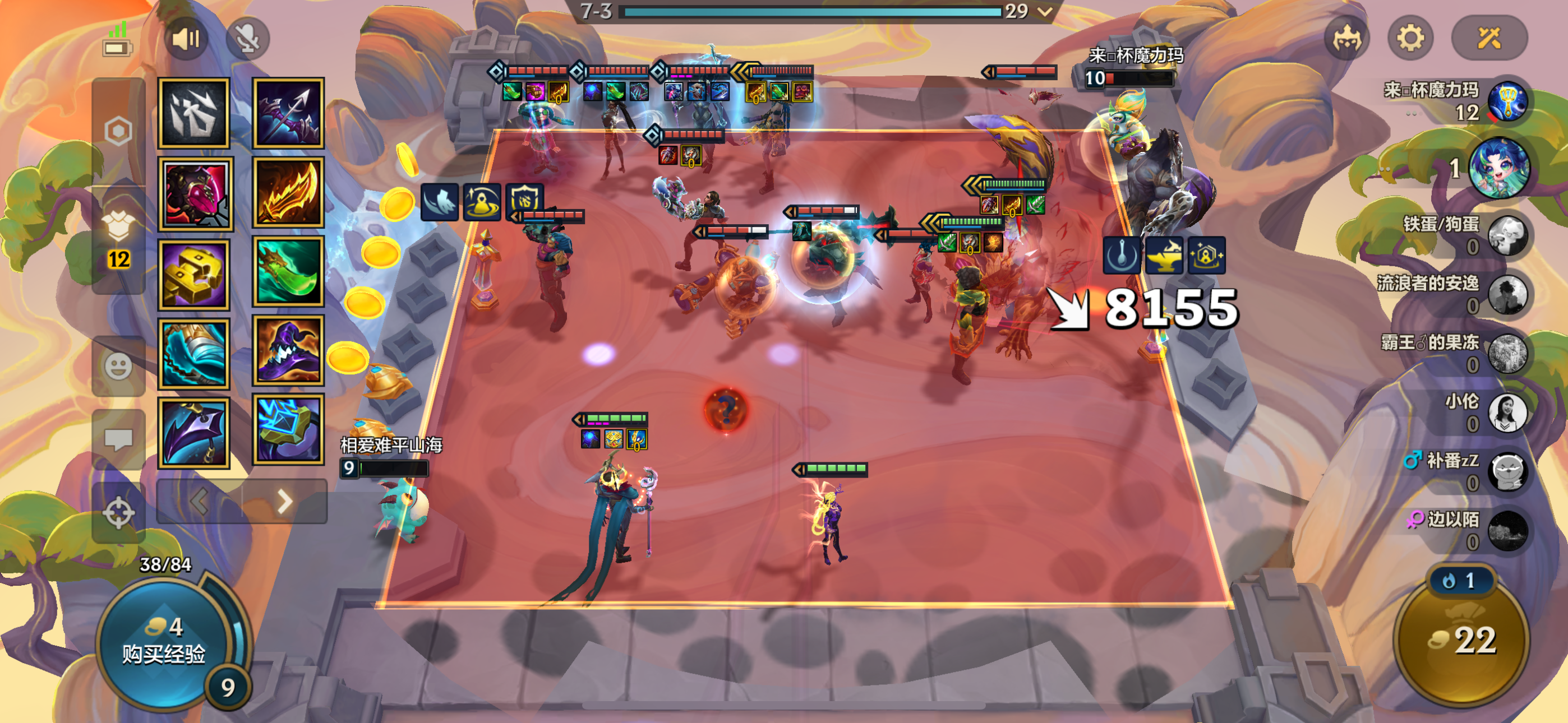Open the crossed swords combat panel

click(1489, 39)
